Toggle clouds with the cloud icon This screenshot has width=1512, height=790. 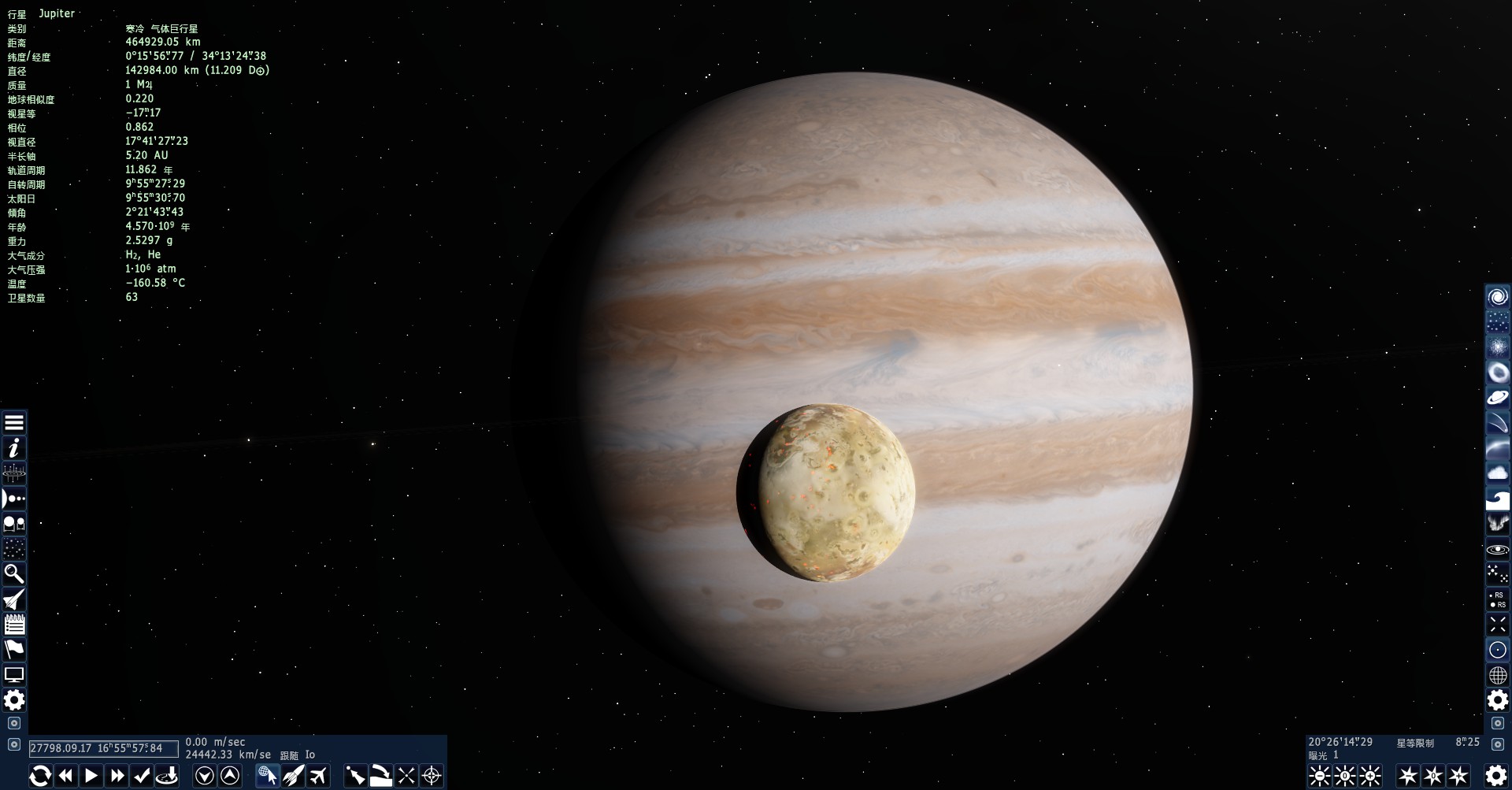point(1497,473)
